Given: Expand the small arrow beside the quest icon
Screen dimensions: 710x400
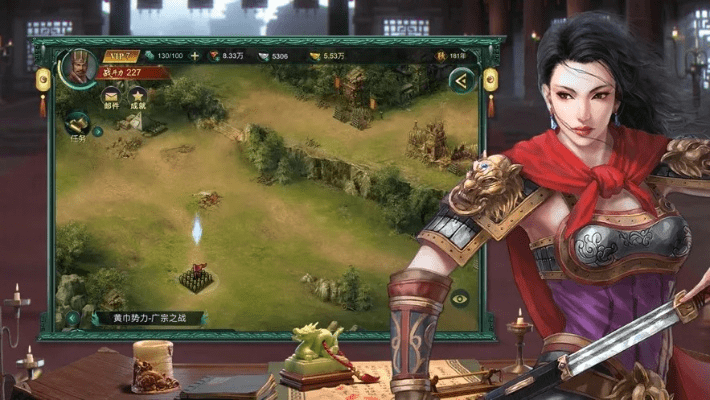Looking at the screenshot, I should coord(98,130).
